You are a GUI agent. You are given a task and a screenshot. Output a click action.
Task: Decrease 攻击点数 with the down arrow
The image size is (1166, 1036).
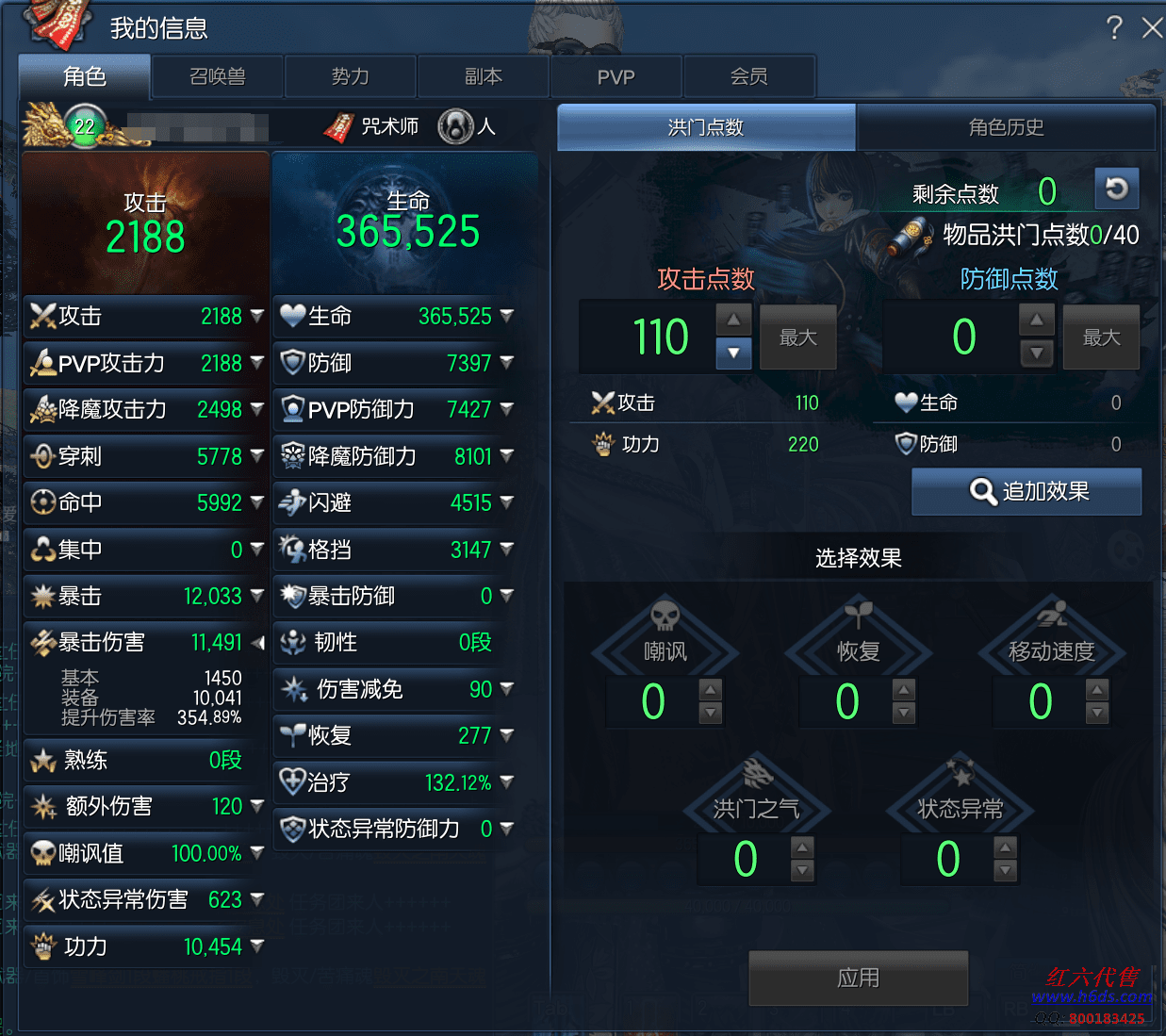(x=733, y=354)
